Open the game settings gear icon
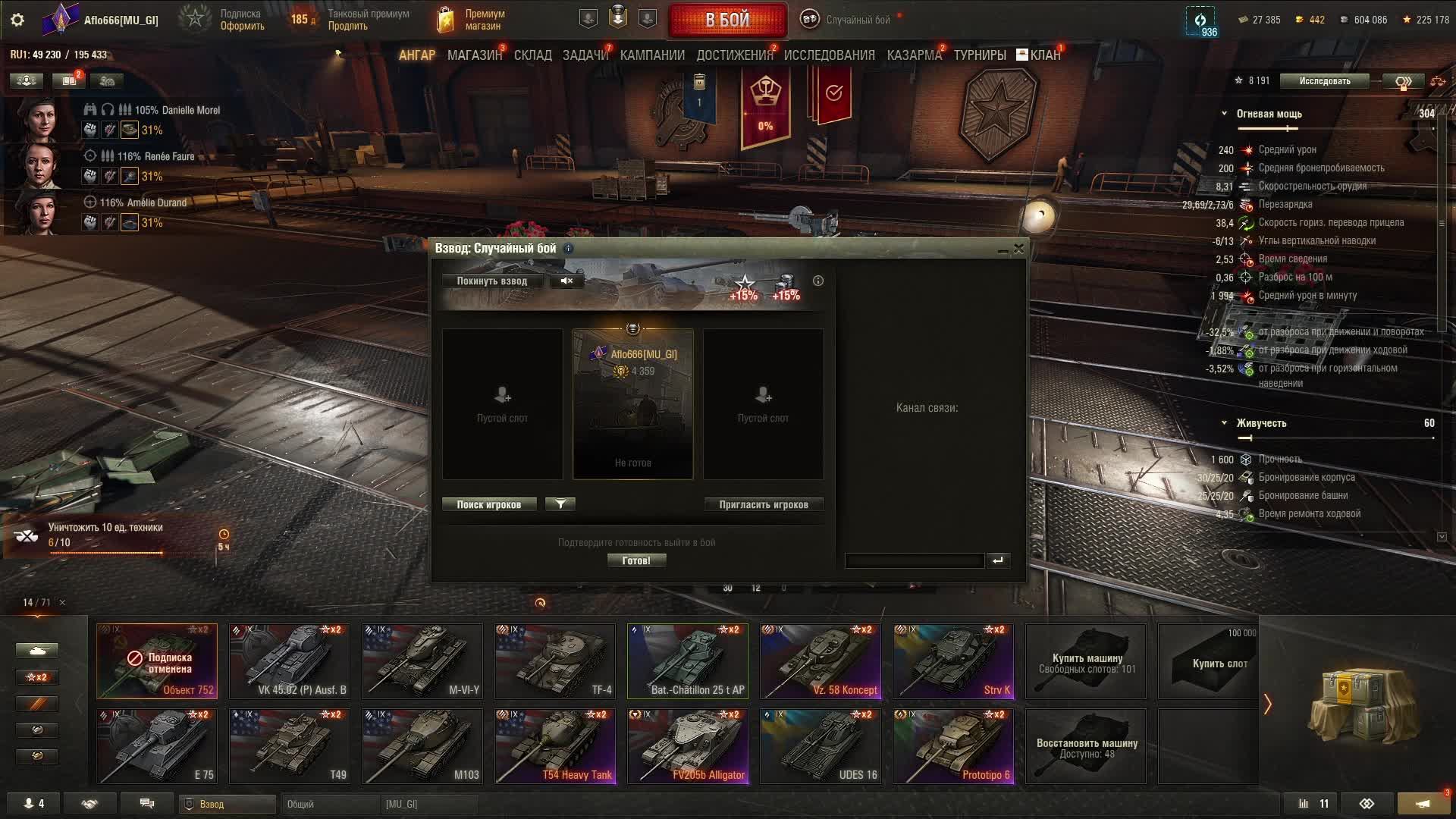 [x=17, y=20]
